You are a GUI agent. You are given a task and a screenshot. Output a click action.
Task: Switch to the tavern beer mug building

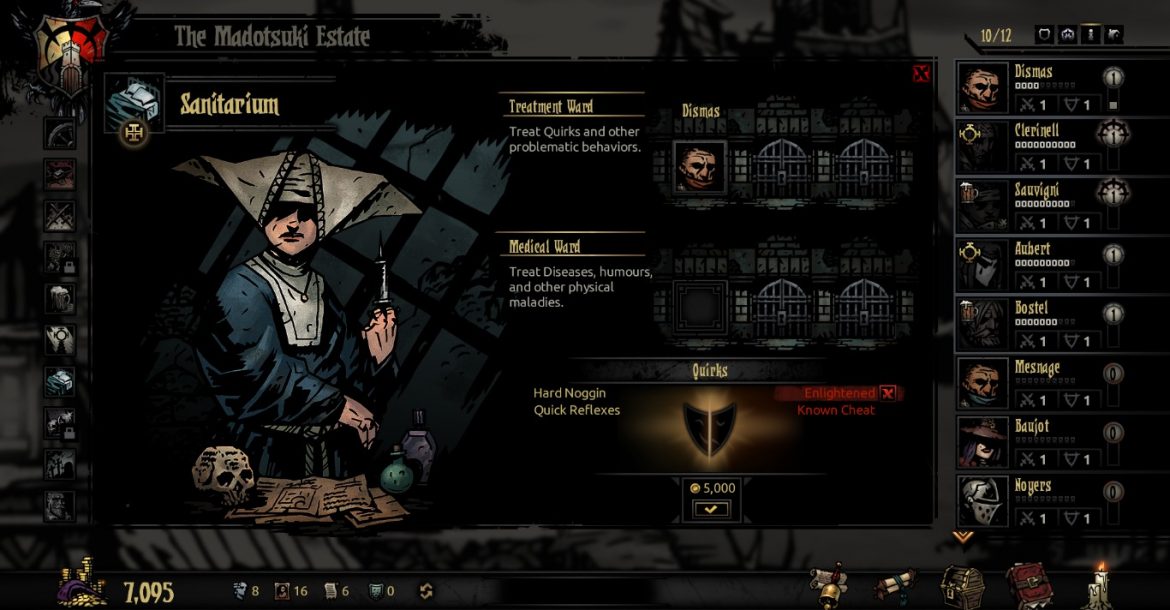pos(60,297)
